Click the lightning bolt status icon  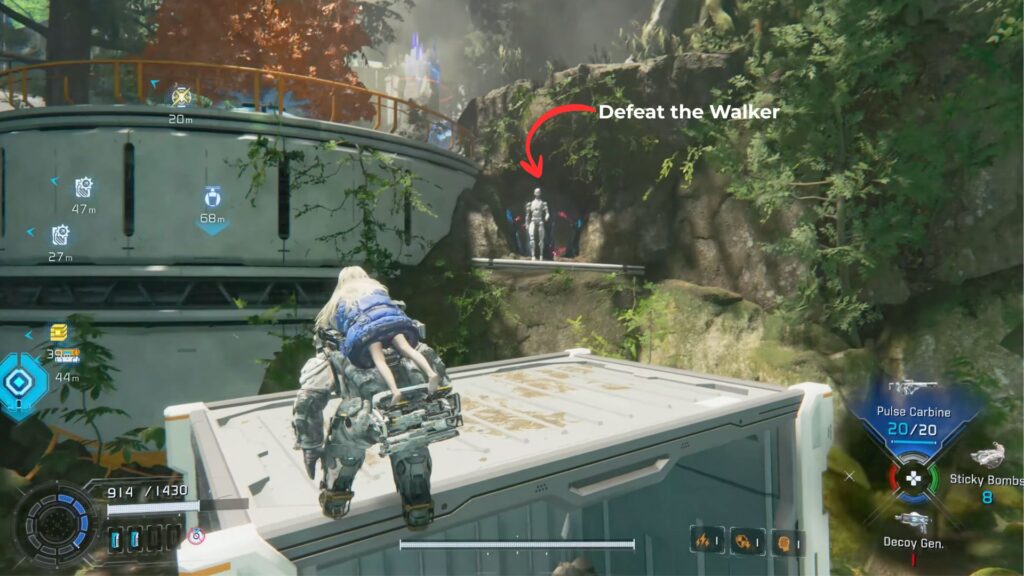[707, 540]
